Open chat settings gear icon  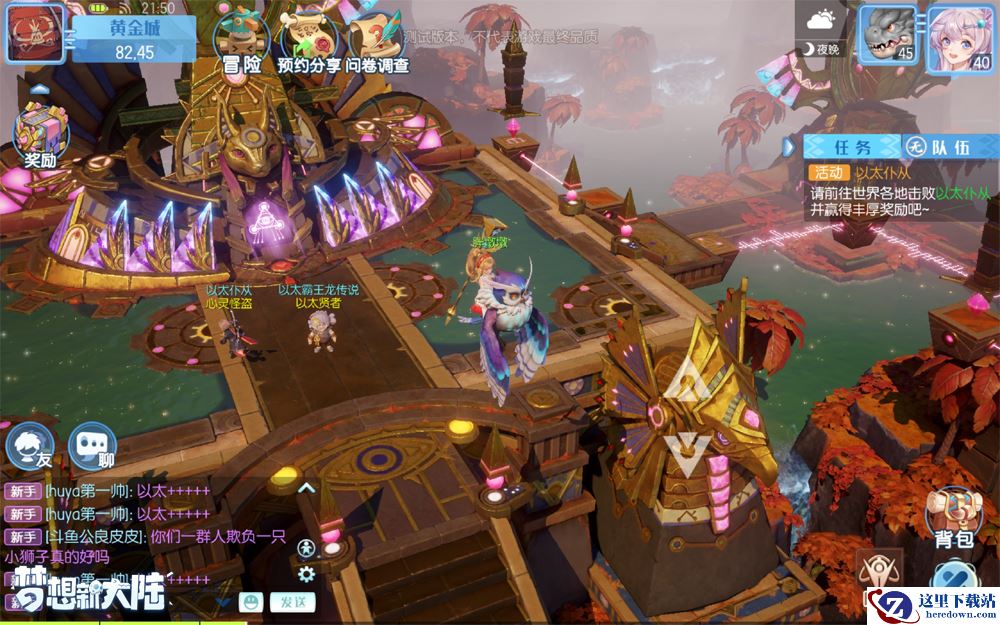pyautogui.click(x=307, y=574)
